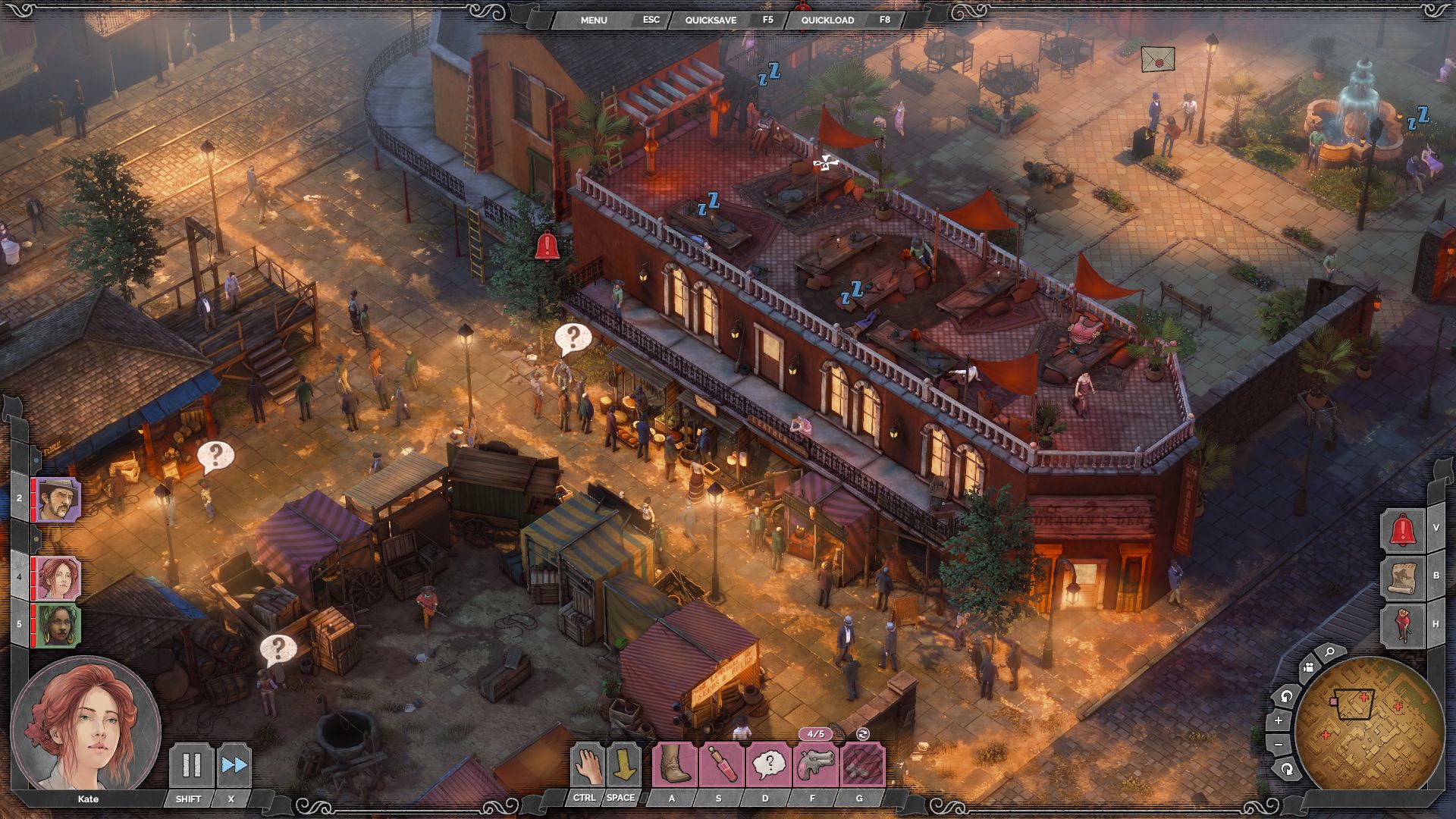Click the minimap's magnifying glass button
1456x819 pixels.
1329,652
